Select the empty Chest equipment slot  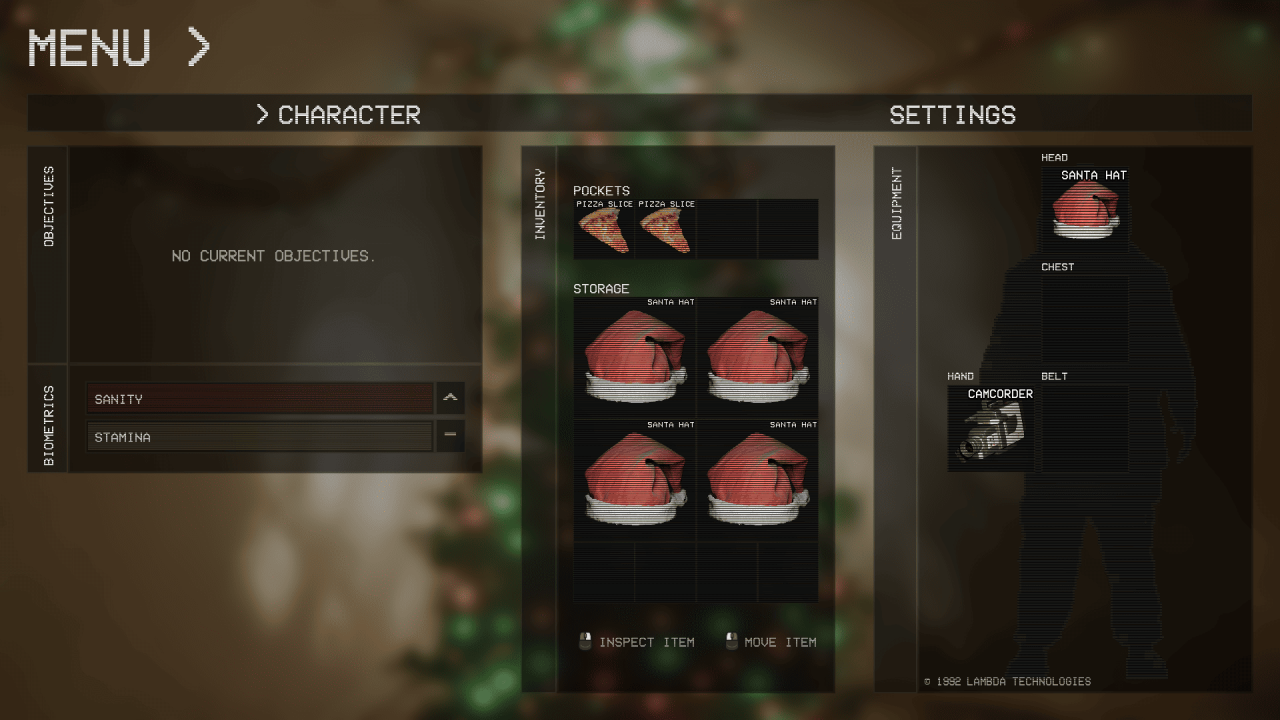coord(1085,319)
